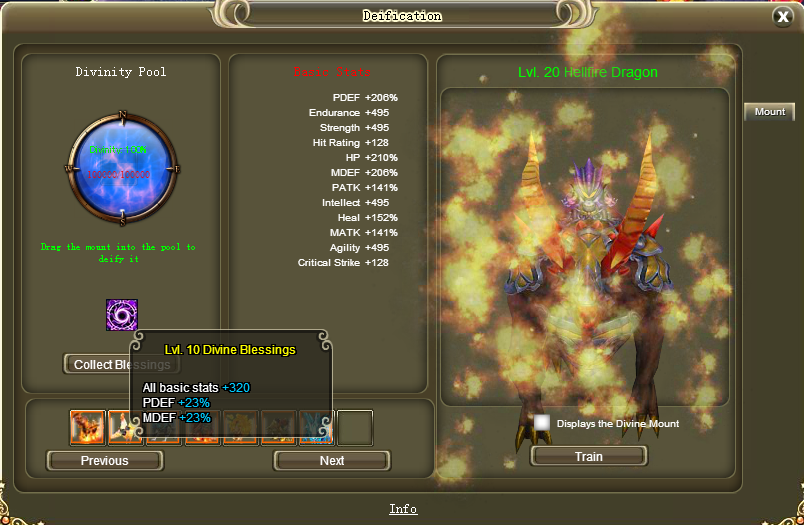Select the first fiery mount thumbnail

click(87, 428)
